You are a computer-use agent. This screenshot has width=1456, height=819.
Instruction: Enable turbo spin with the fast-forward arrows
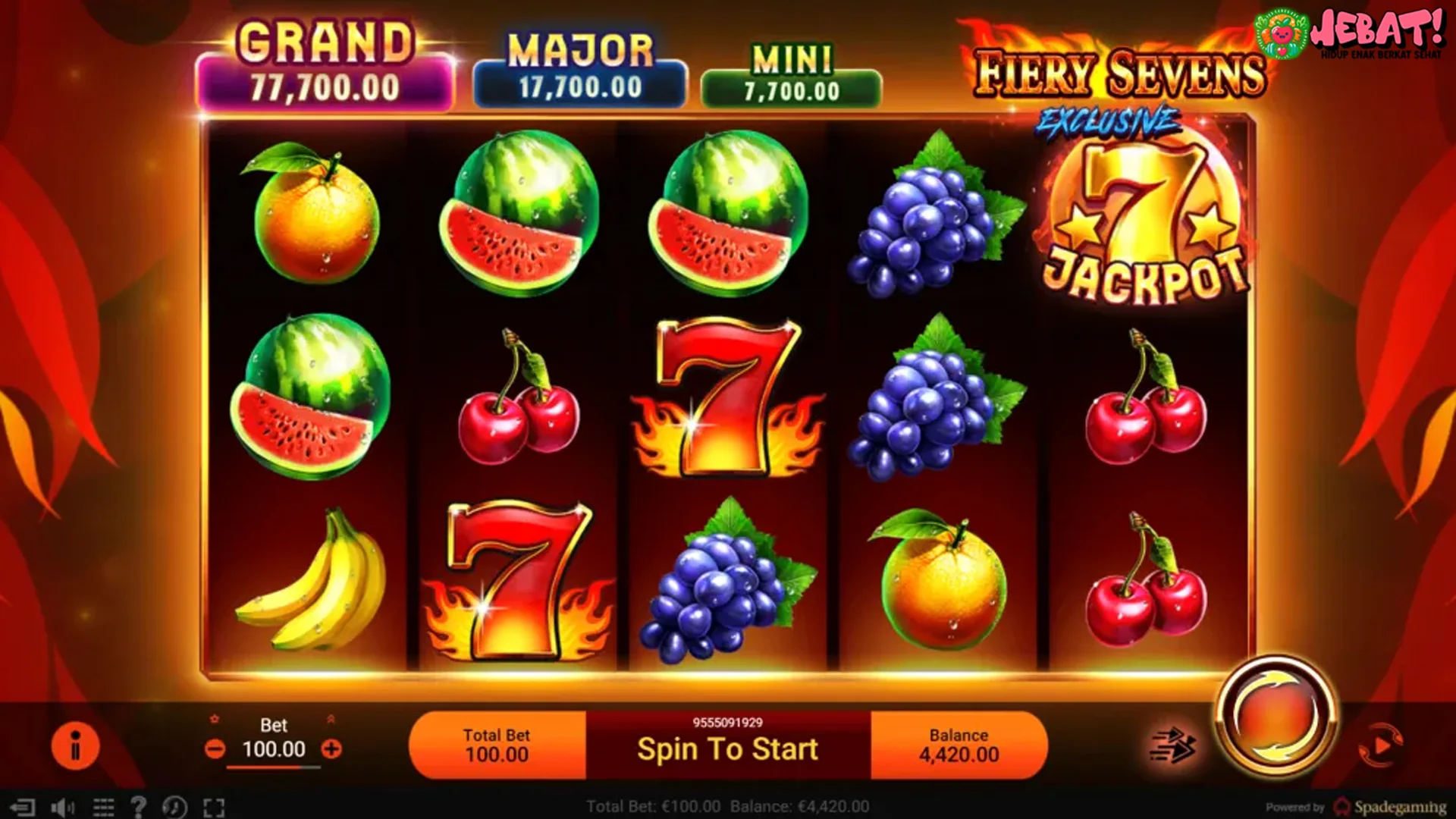pos(1172,744)
